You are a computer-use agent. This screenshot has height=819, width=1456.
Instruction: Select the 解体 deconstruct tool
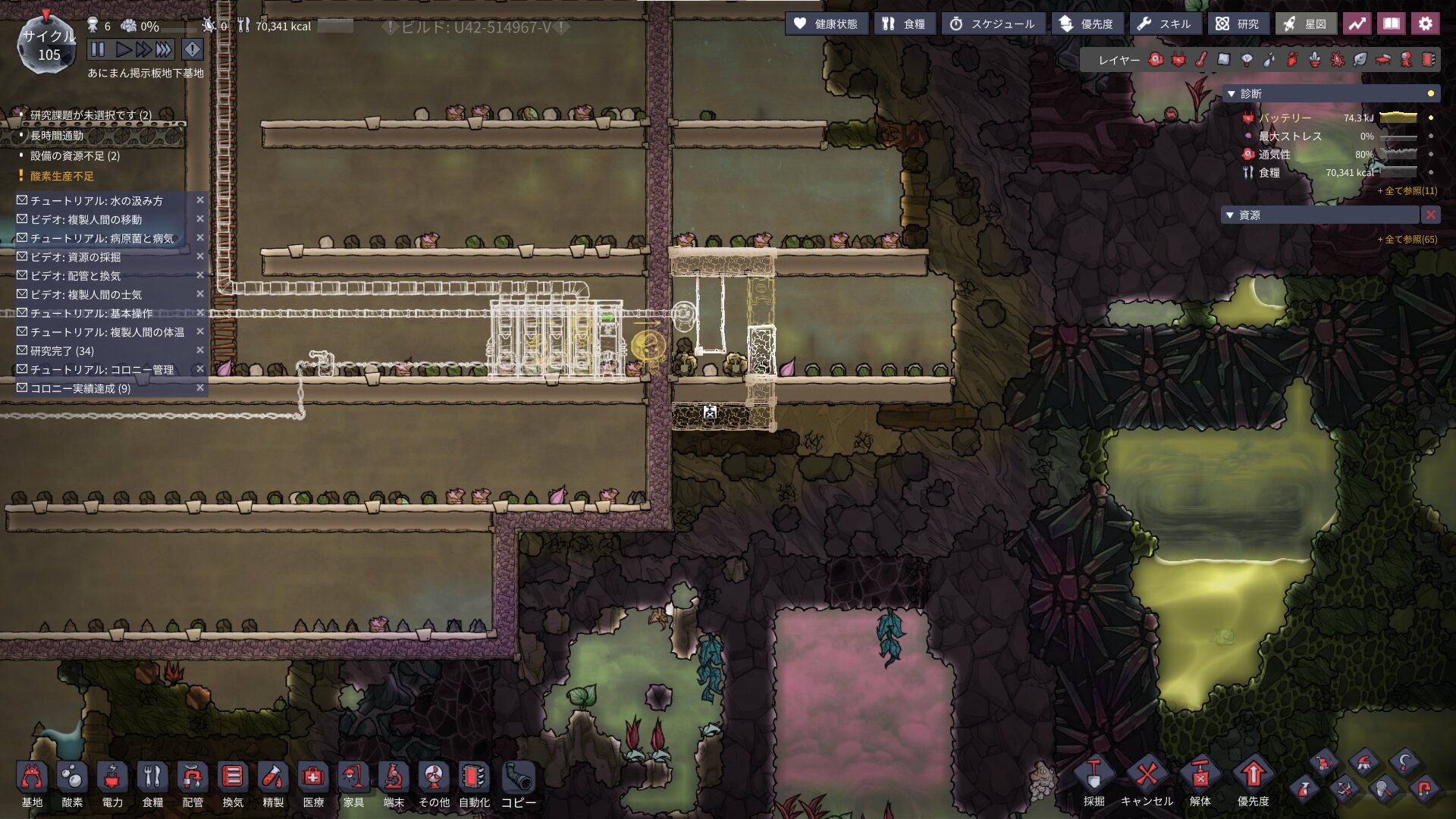click(1200, 781)
